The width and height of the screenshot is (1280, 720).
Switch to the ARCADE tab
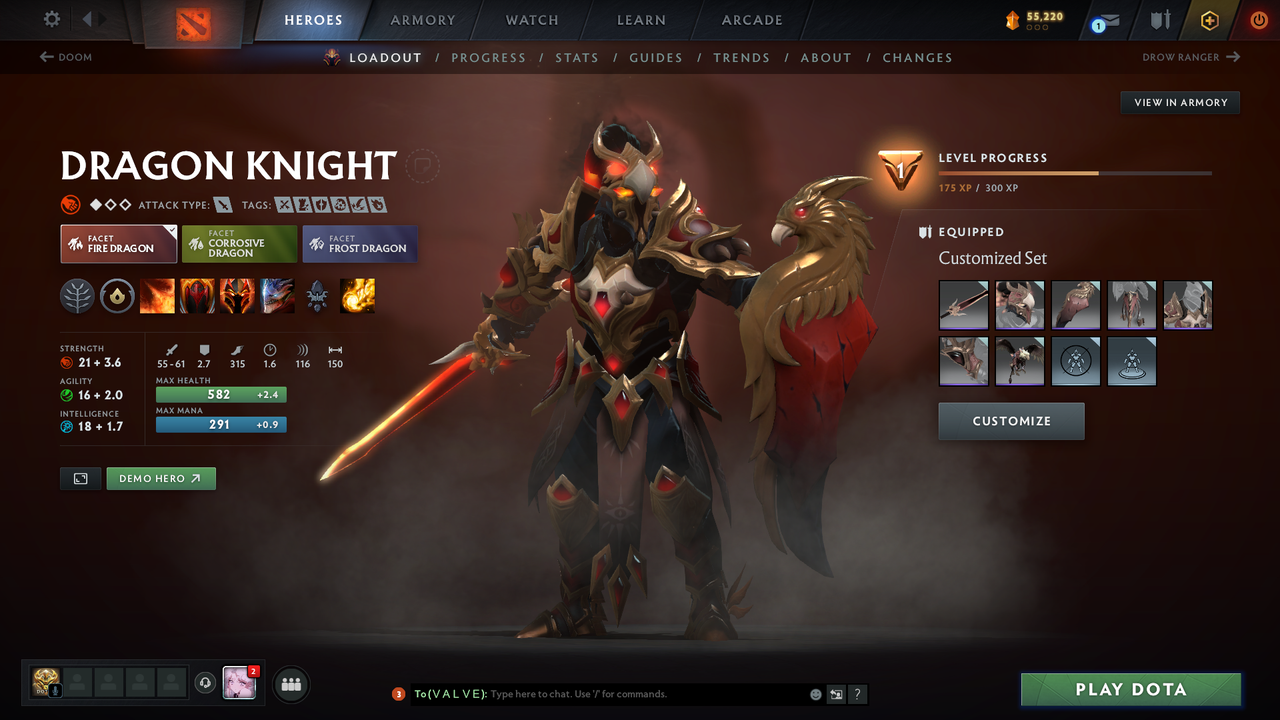click(751, 19)
